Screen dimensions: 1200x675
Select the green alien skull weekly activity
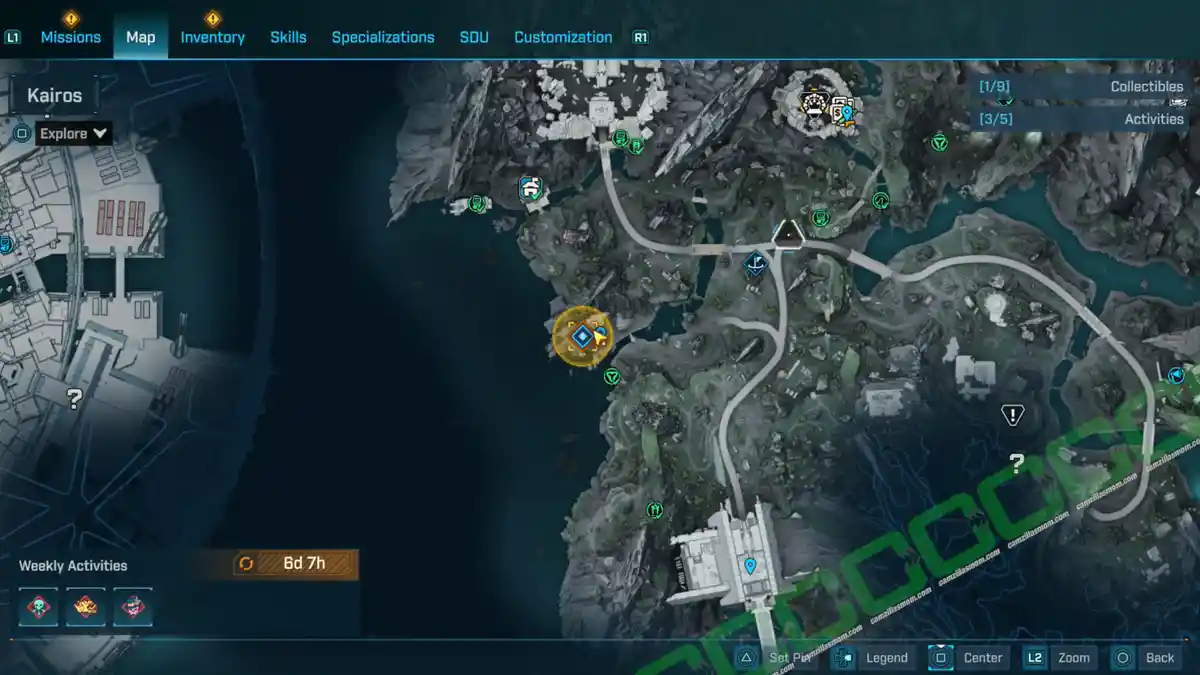(x=39, y=607)
